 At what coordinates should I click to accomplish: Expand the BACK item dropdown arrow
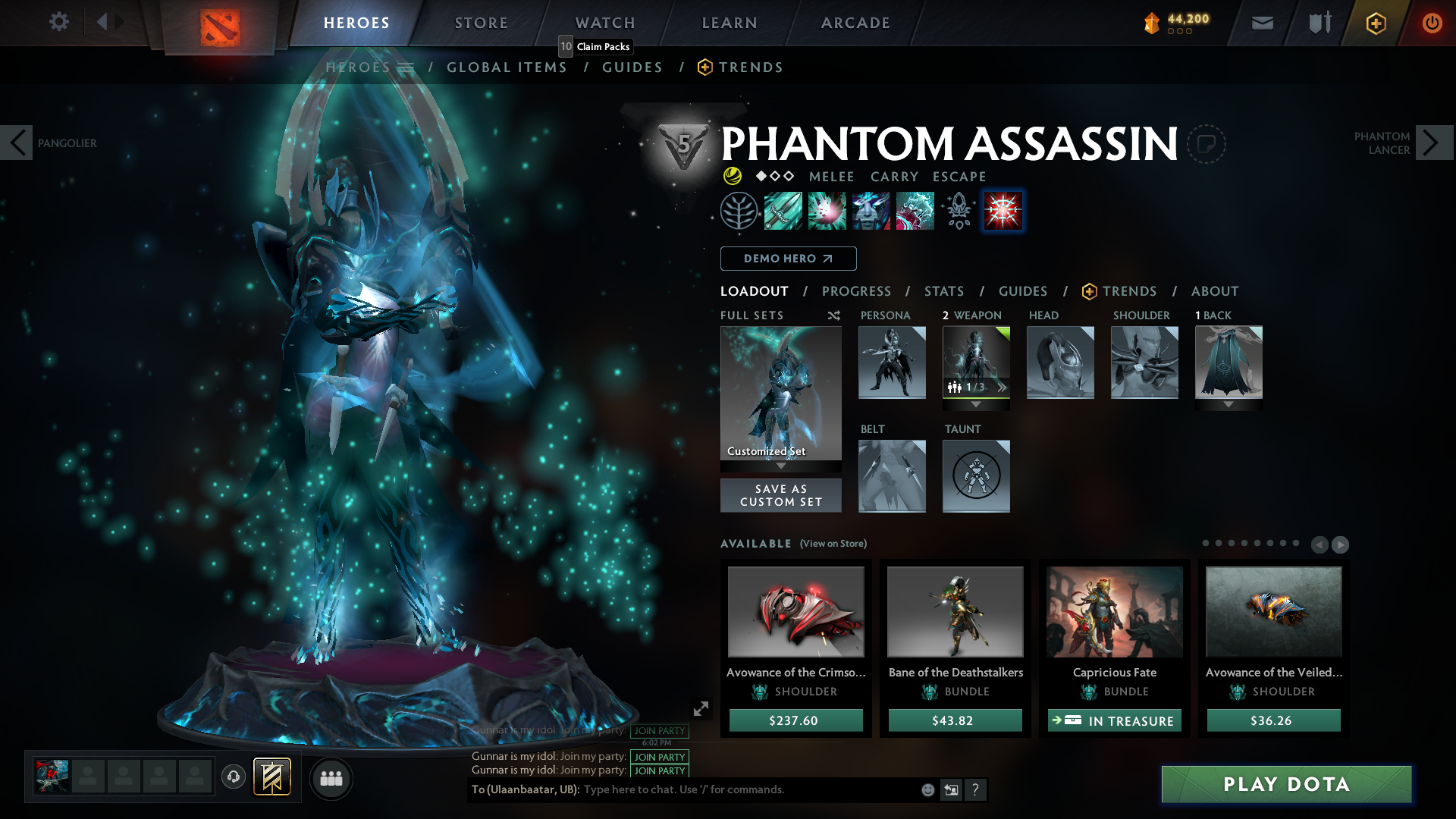[1228, 404]
